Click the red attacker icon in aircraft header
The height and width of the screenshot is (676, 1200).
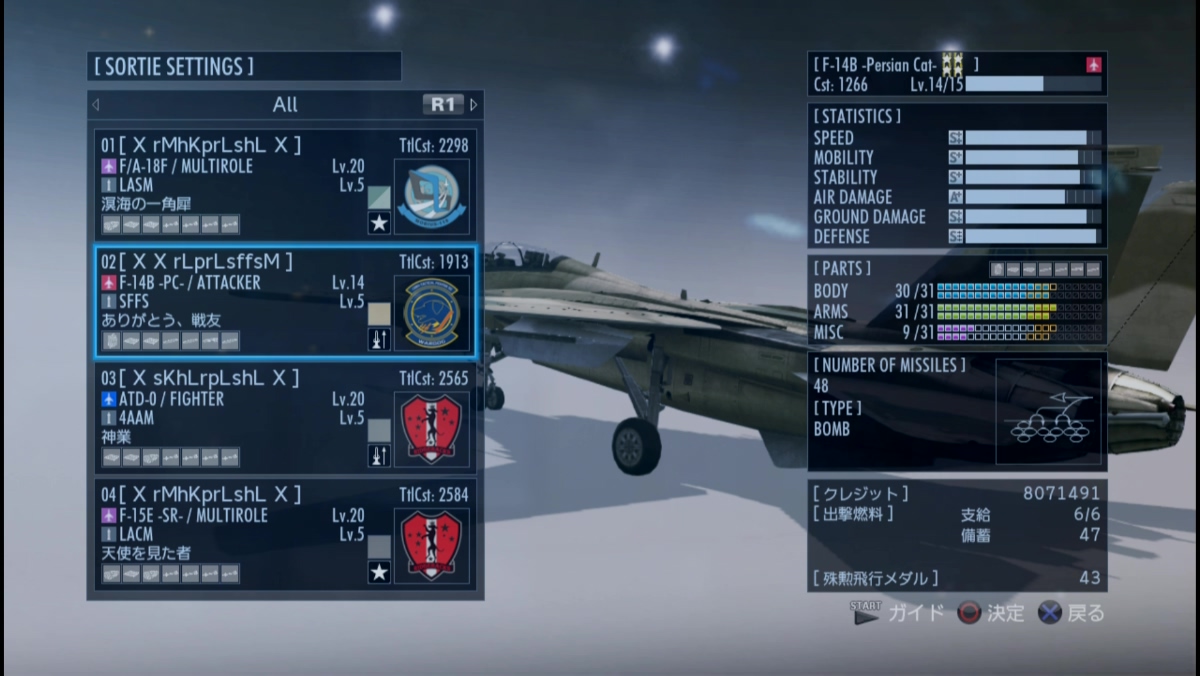tap(1094, 65)
